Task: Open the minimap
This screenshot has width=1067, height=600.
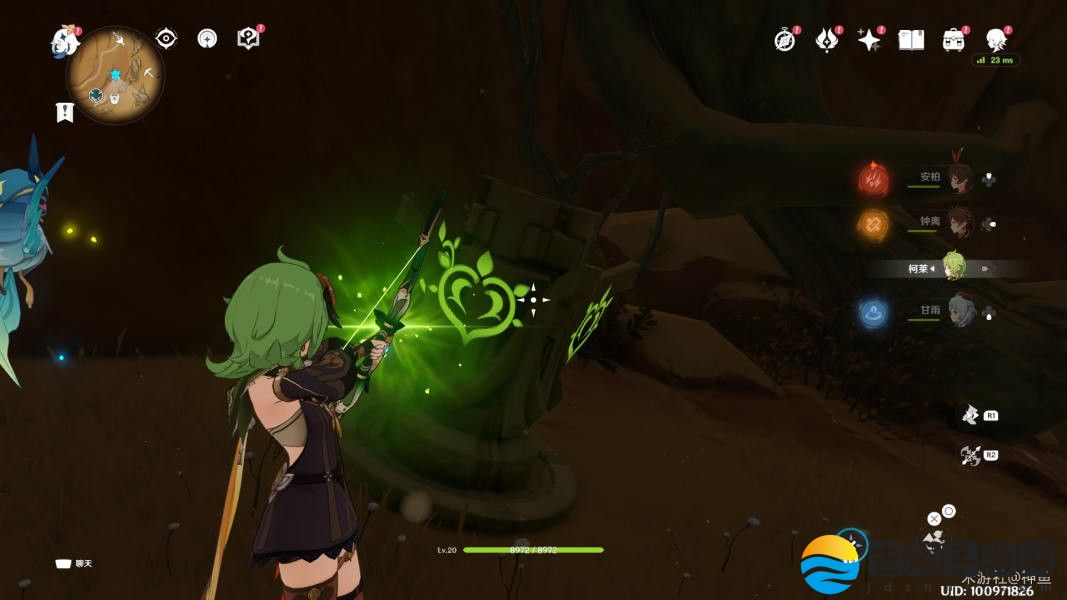Action: pyautogui.click(x=116, y=75)
